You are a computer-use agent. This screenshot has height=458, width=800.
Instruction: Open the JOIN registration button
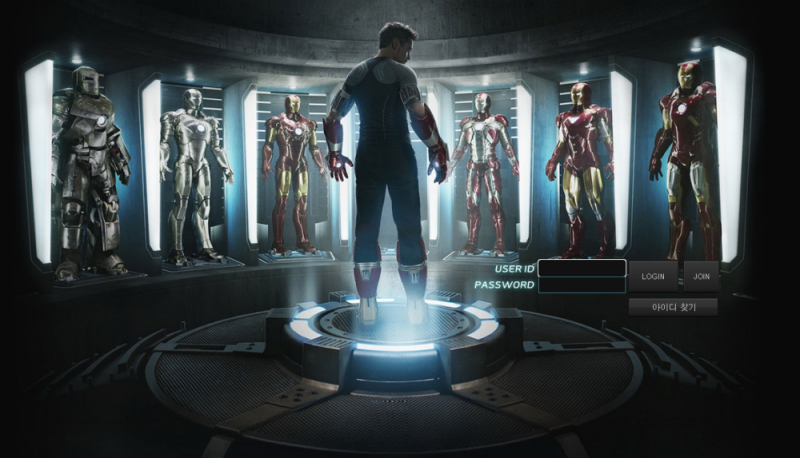coord(701,276)
